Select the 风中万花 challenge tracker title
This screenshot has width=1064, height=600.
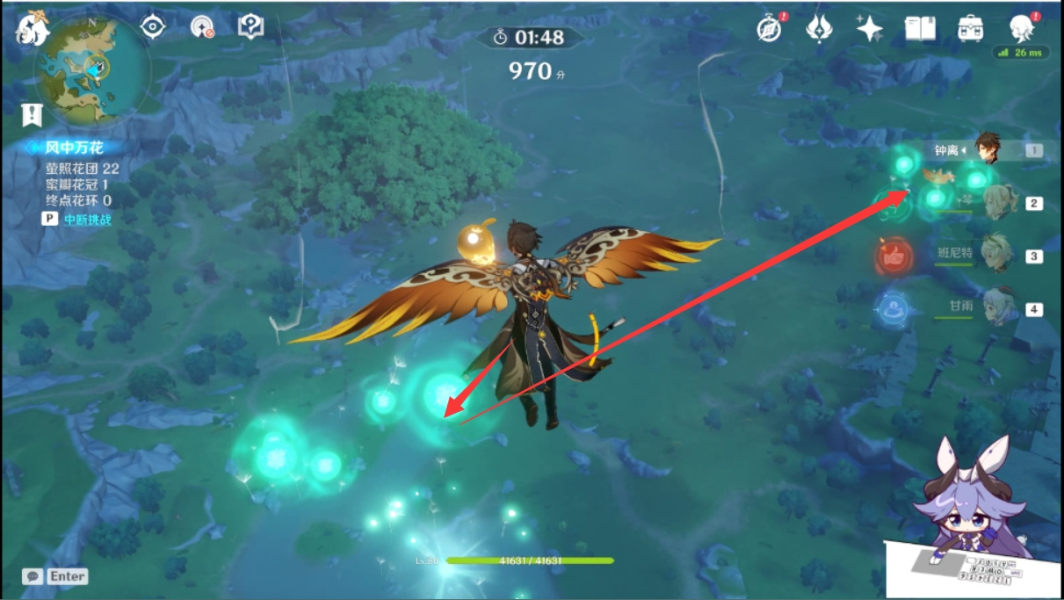click(x=74, y=148)
